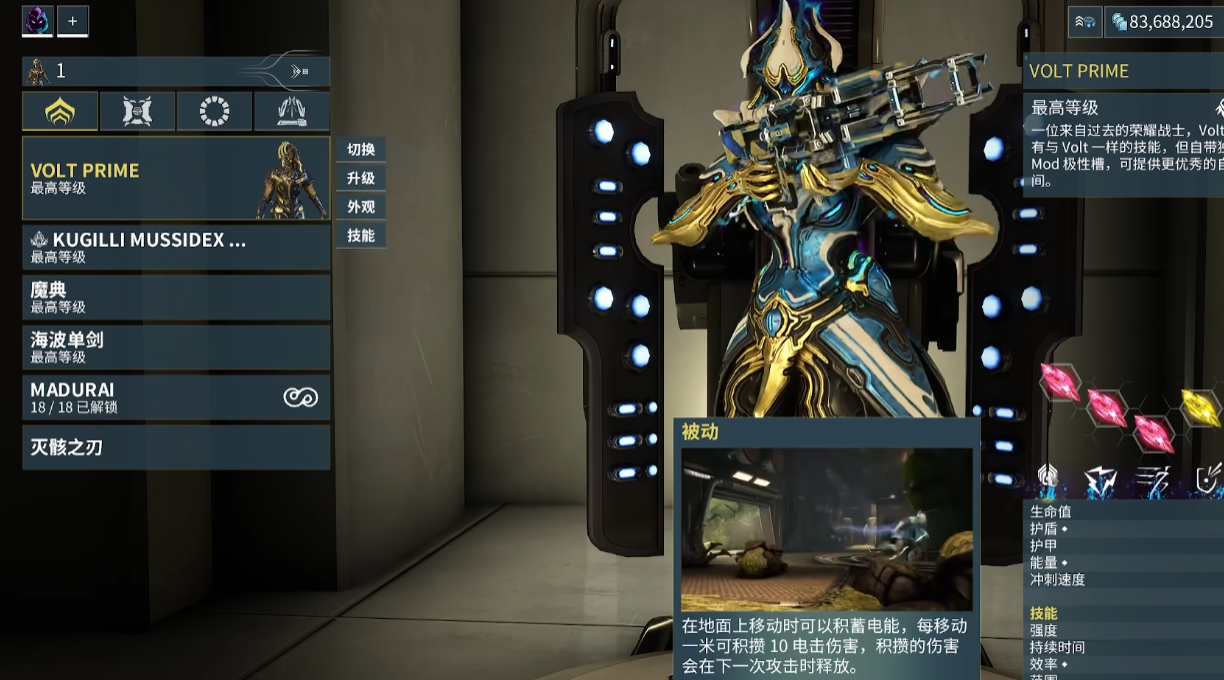Select the 灭骸之刃 slot
This screenshot has height=680, width=1224.
(176, 447)
